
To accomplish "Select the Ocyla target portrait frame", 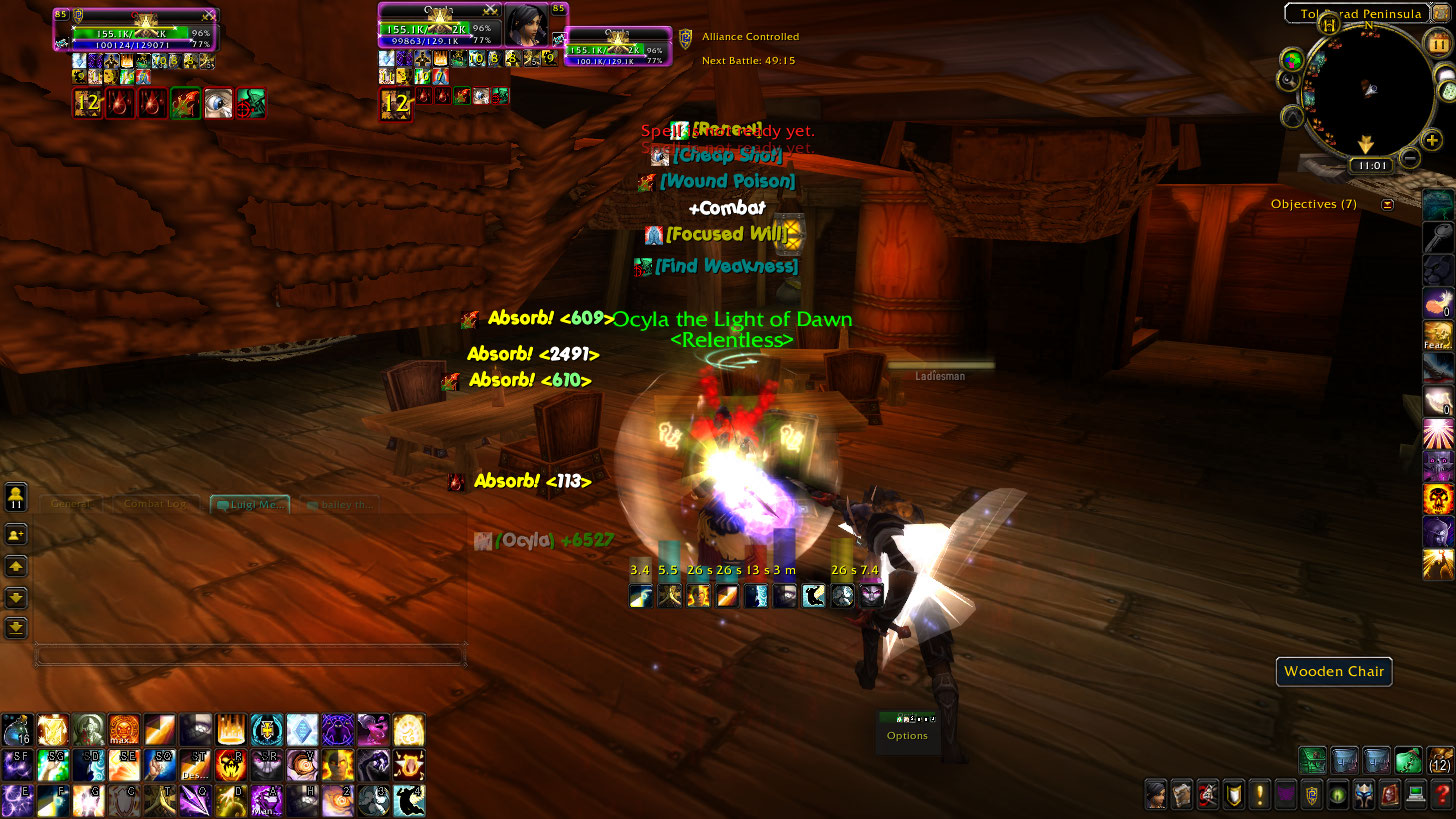I will [x=526, y=25].
